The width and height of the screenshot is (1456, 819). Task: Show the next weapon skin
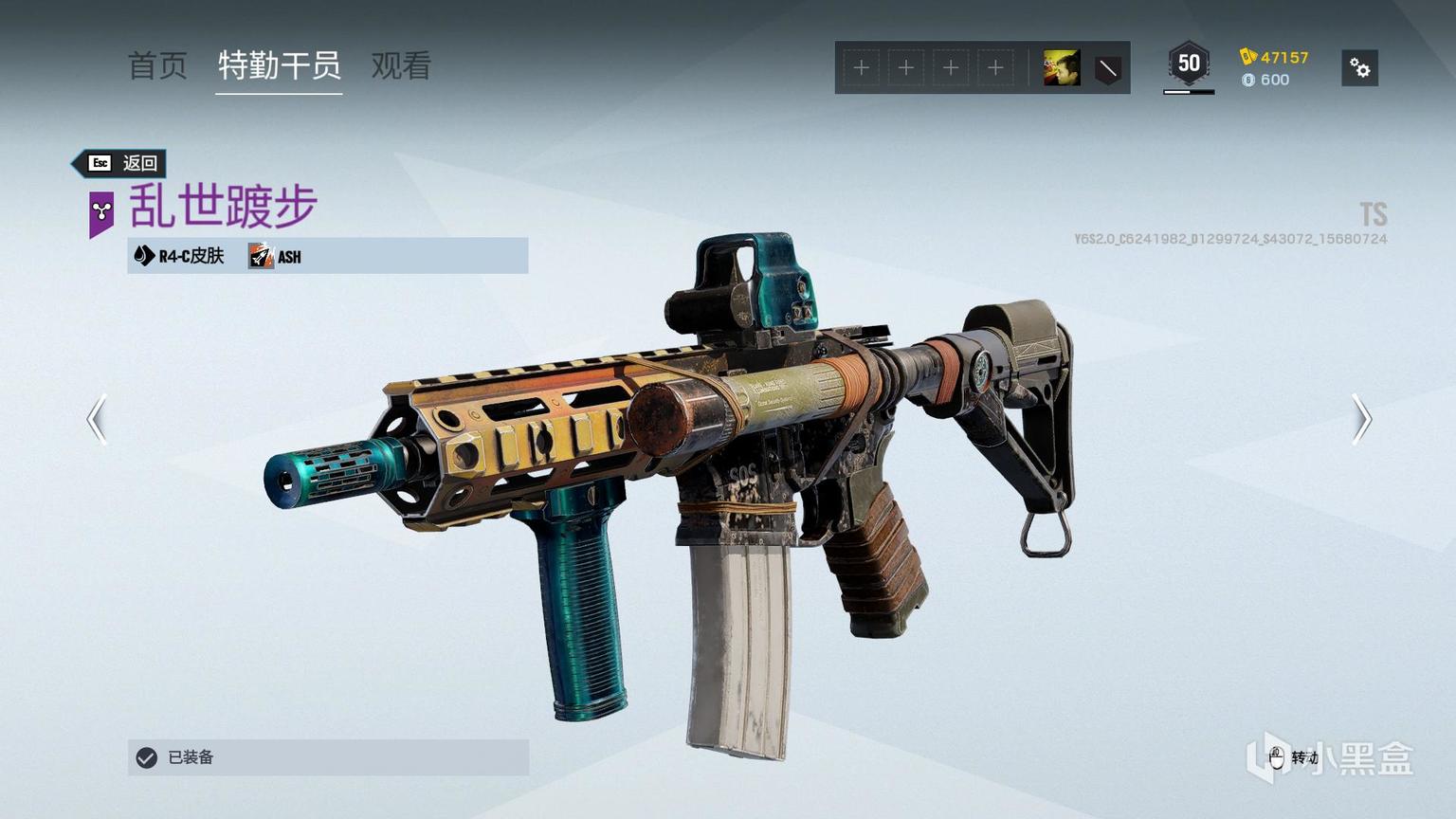1361,419
